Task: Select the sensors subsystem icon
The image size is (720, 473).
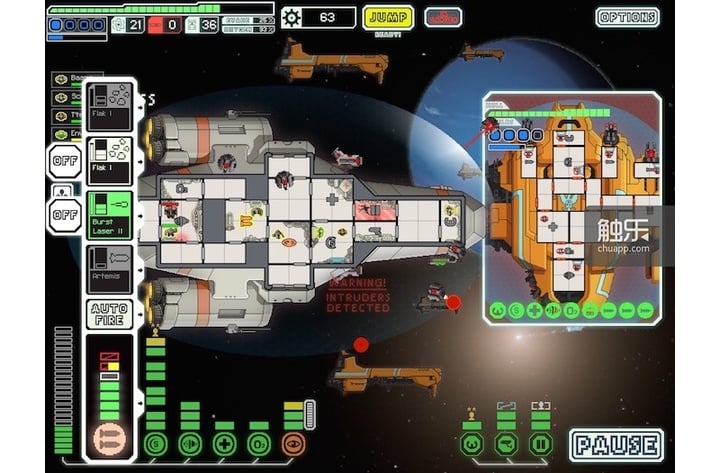Action: (x=505, y=443)
